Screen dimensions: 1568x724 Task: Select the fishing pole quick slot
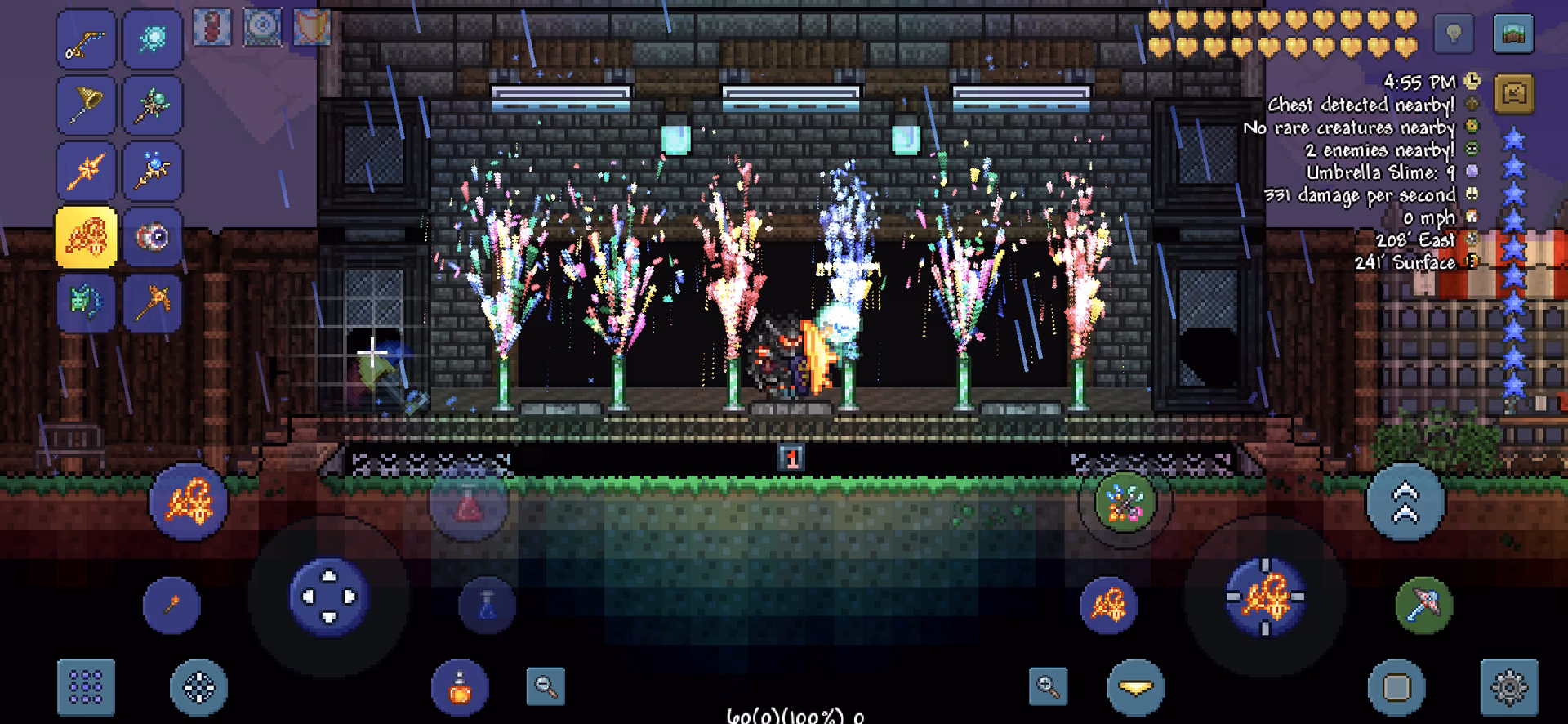pos(86,41)
